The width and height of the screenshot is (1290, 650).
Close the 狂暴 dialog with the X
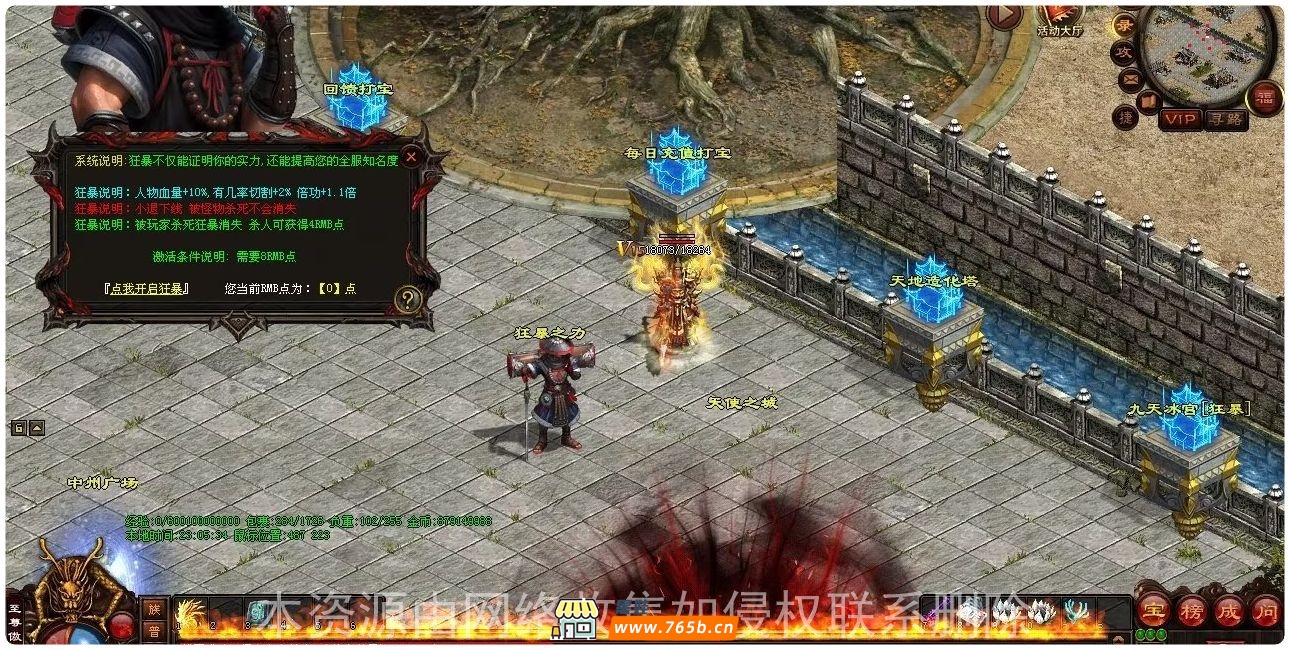410,157
